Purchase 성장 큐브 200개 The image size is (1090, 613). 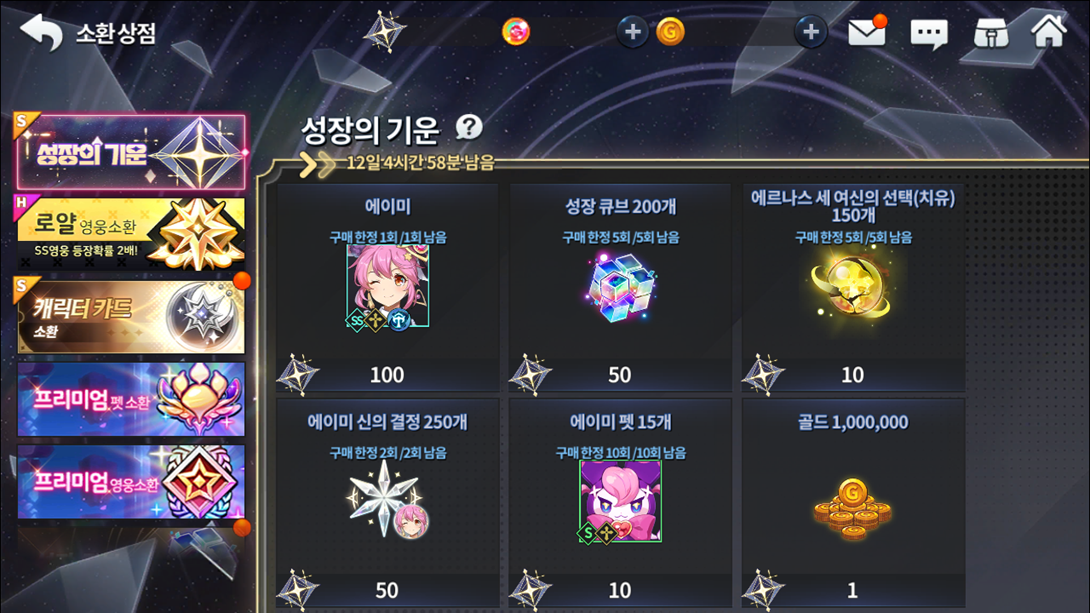620,286
